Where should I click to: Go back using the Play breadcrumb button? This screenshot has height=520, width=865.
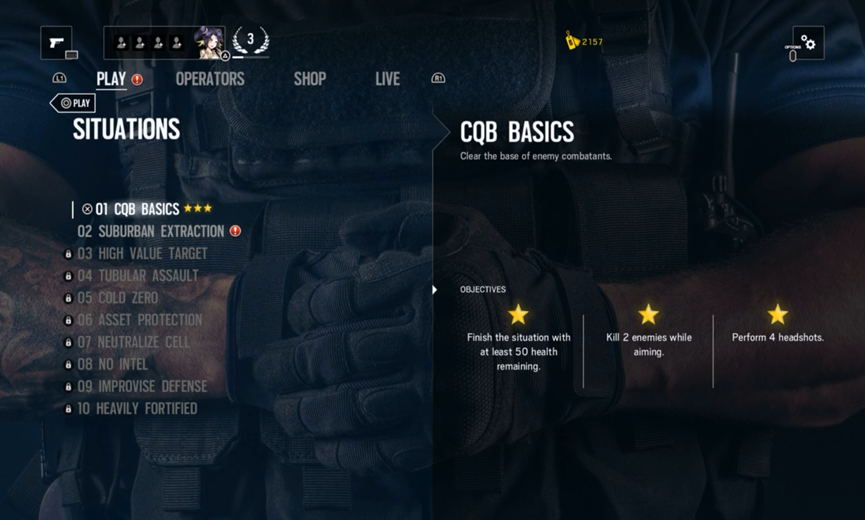(73, 103)
